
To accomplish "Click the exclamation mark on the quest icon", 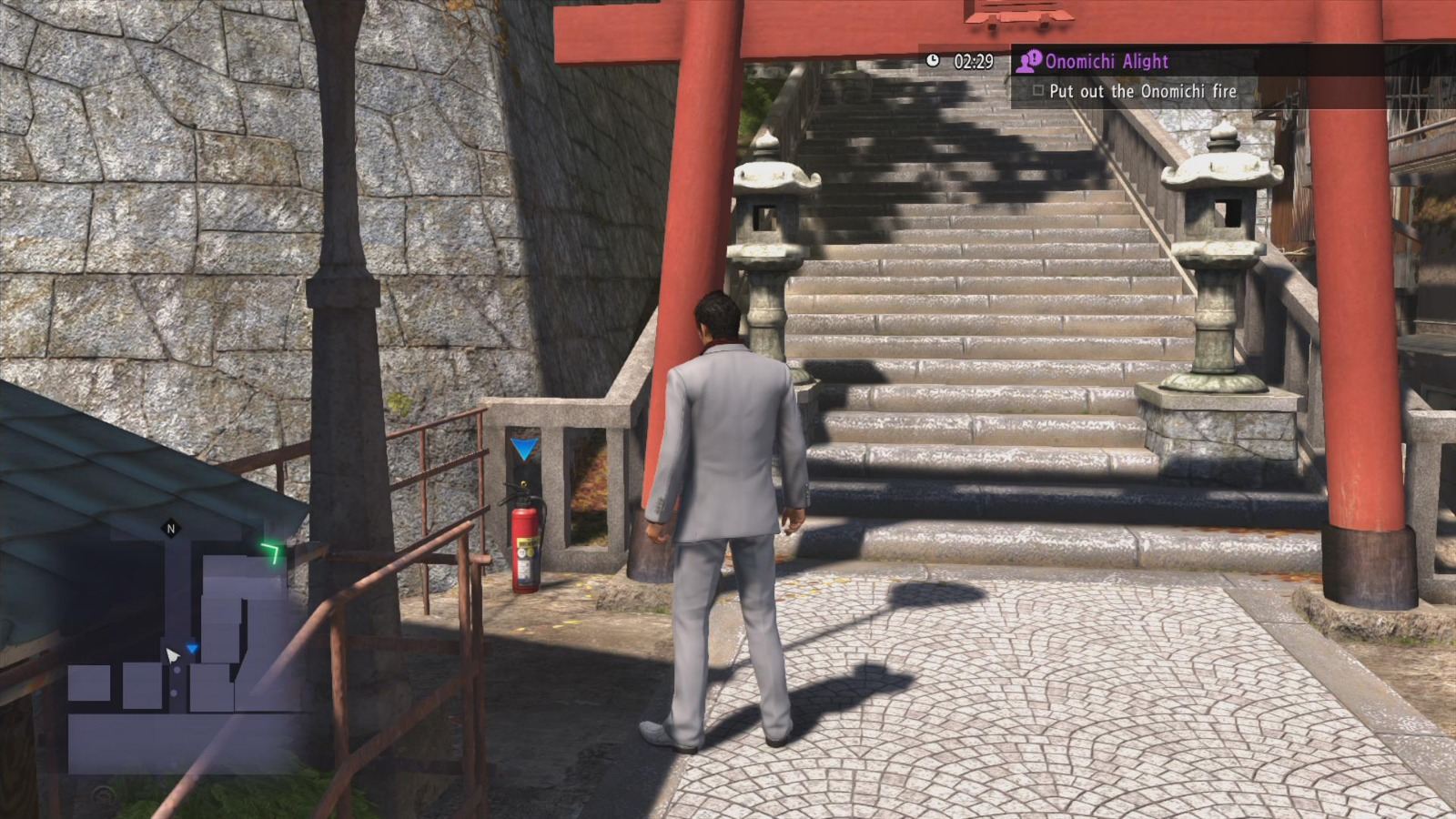I will (x=1033, y=57).
